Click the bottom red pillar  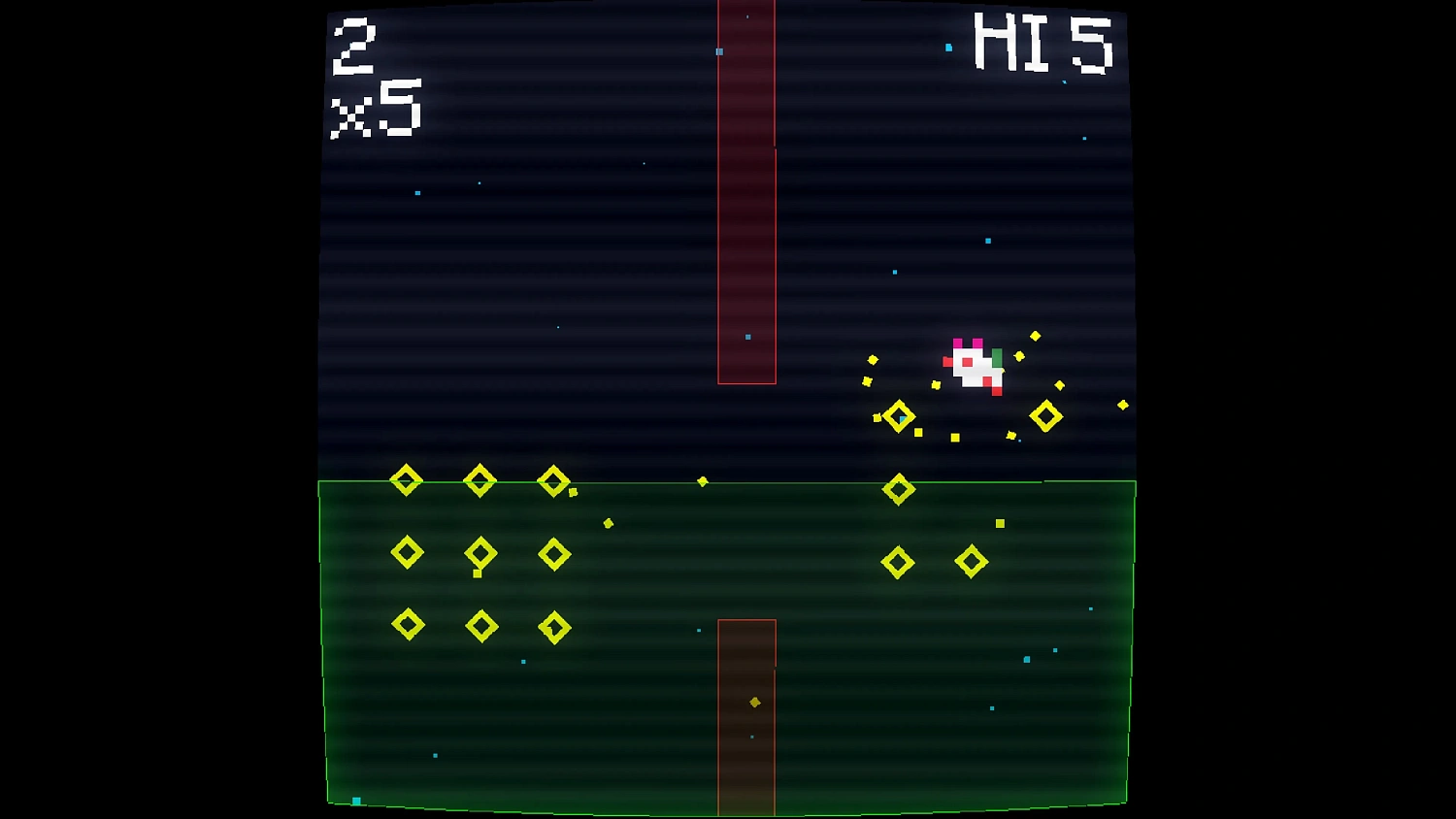[x=747, y=718]
